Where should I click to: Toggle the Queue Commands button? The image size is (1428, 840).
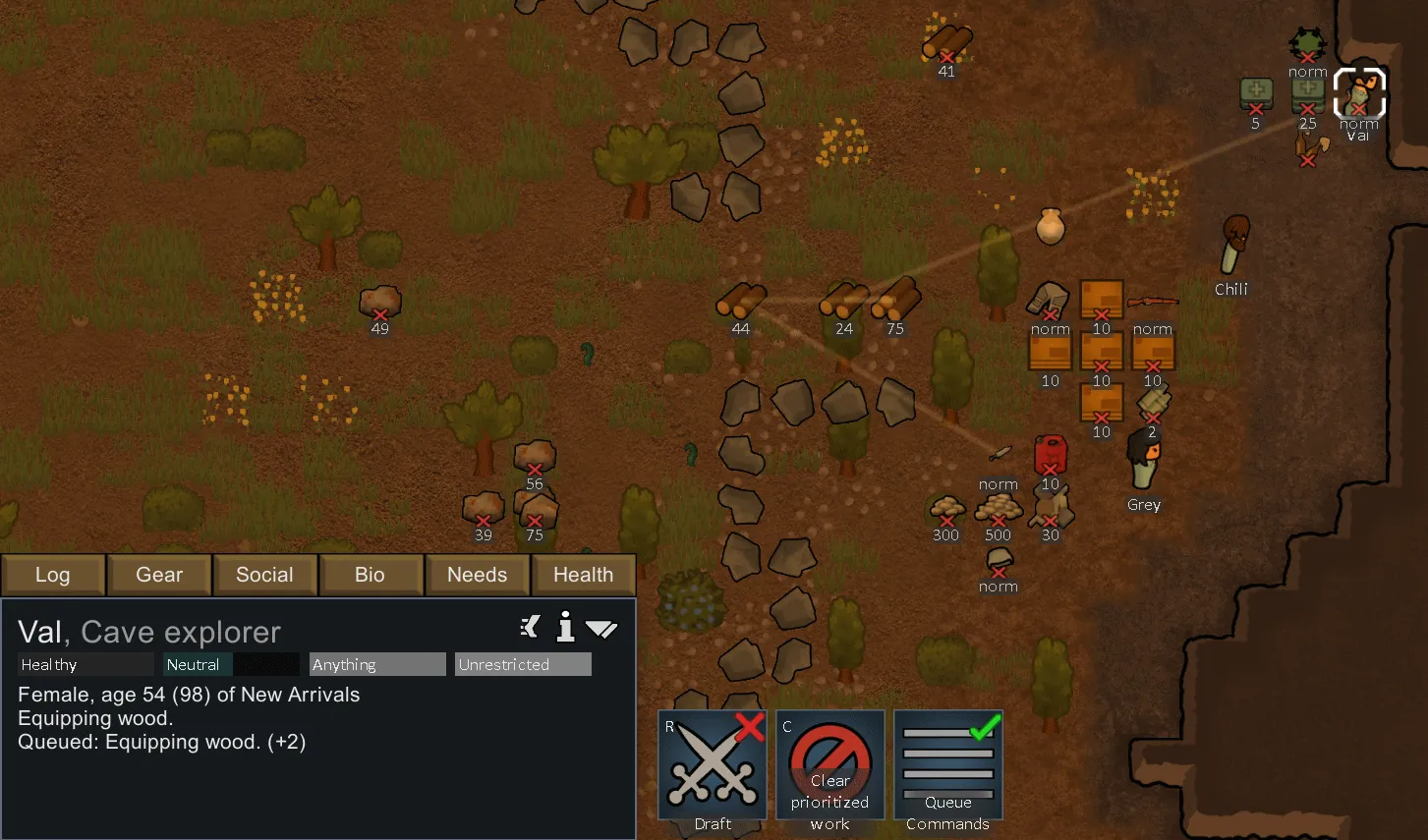point(948,765)
